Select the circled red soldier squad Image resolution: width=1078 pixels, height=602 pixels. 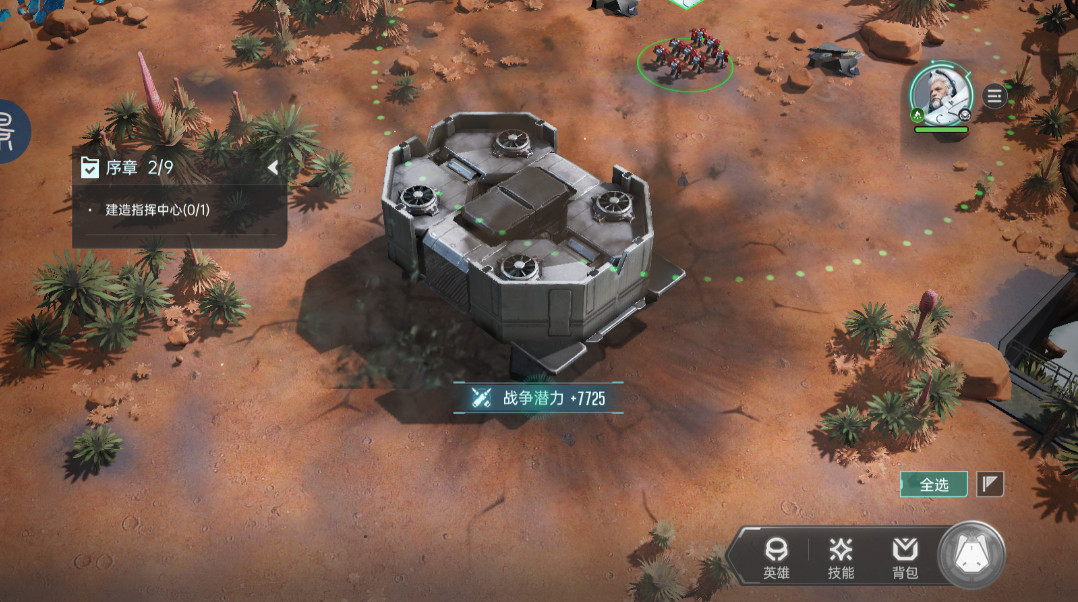(685, 60)
